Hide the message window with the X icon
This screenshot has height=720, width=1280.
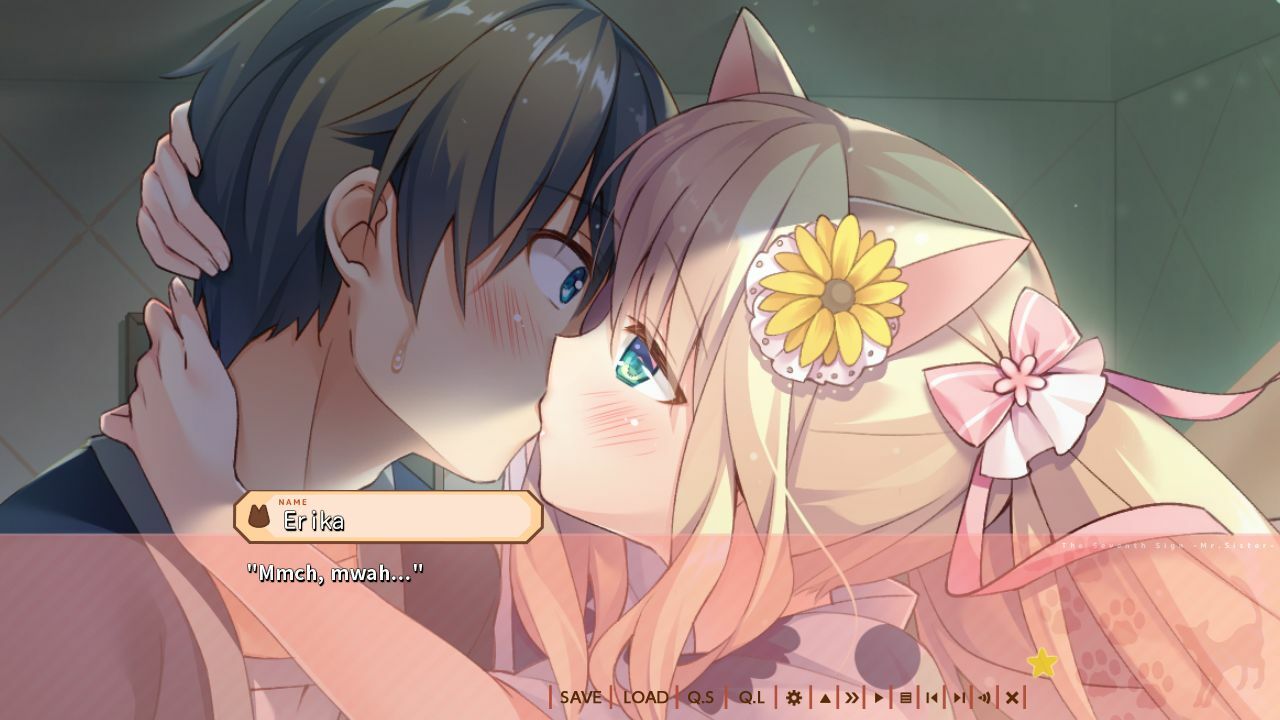1011,698
